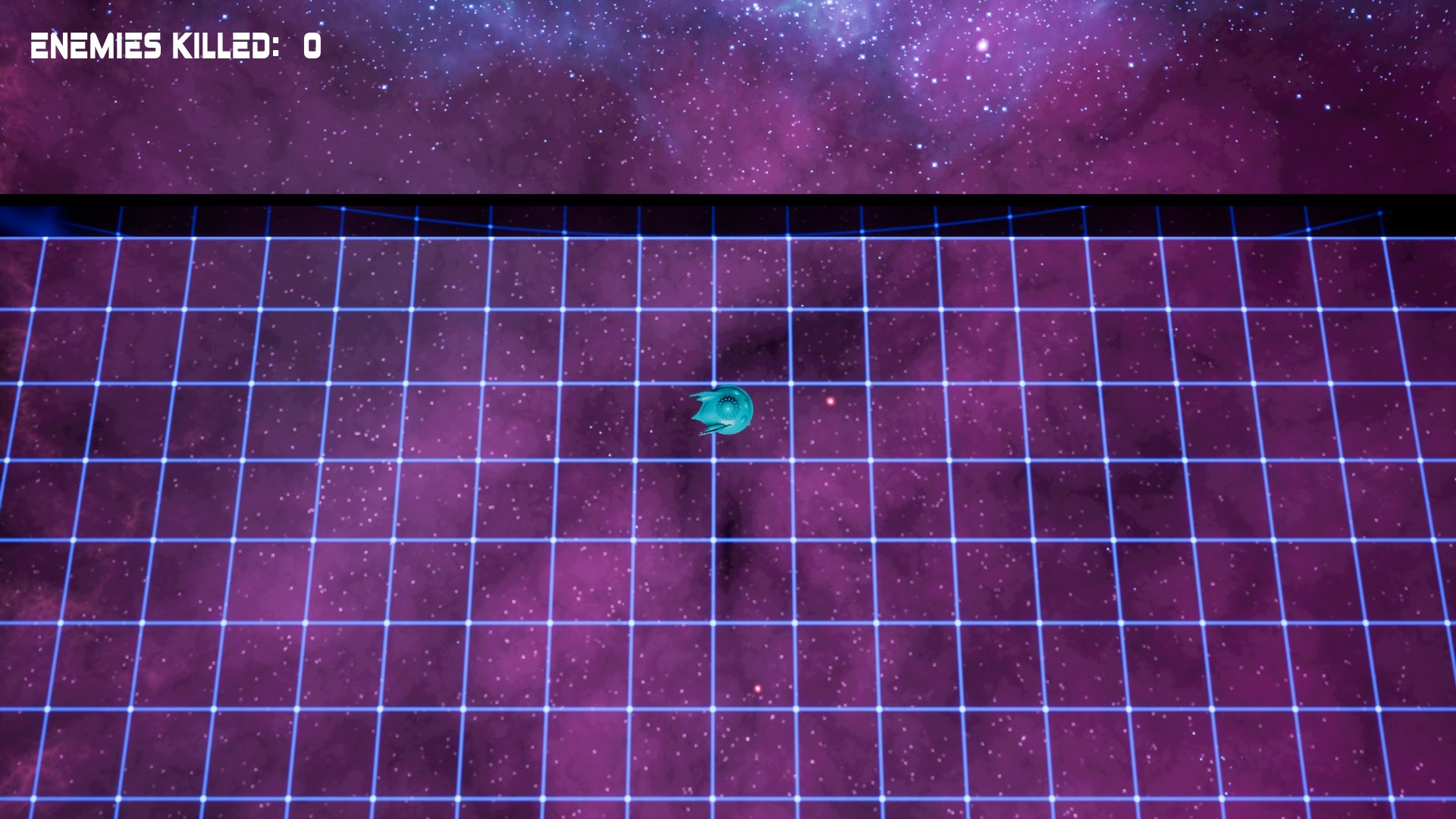Click the spaceship's circular cockpit dome
The height and width of the screenshot is (819, 1456).
728,409
